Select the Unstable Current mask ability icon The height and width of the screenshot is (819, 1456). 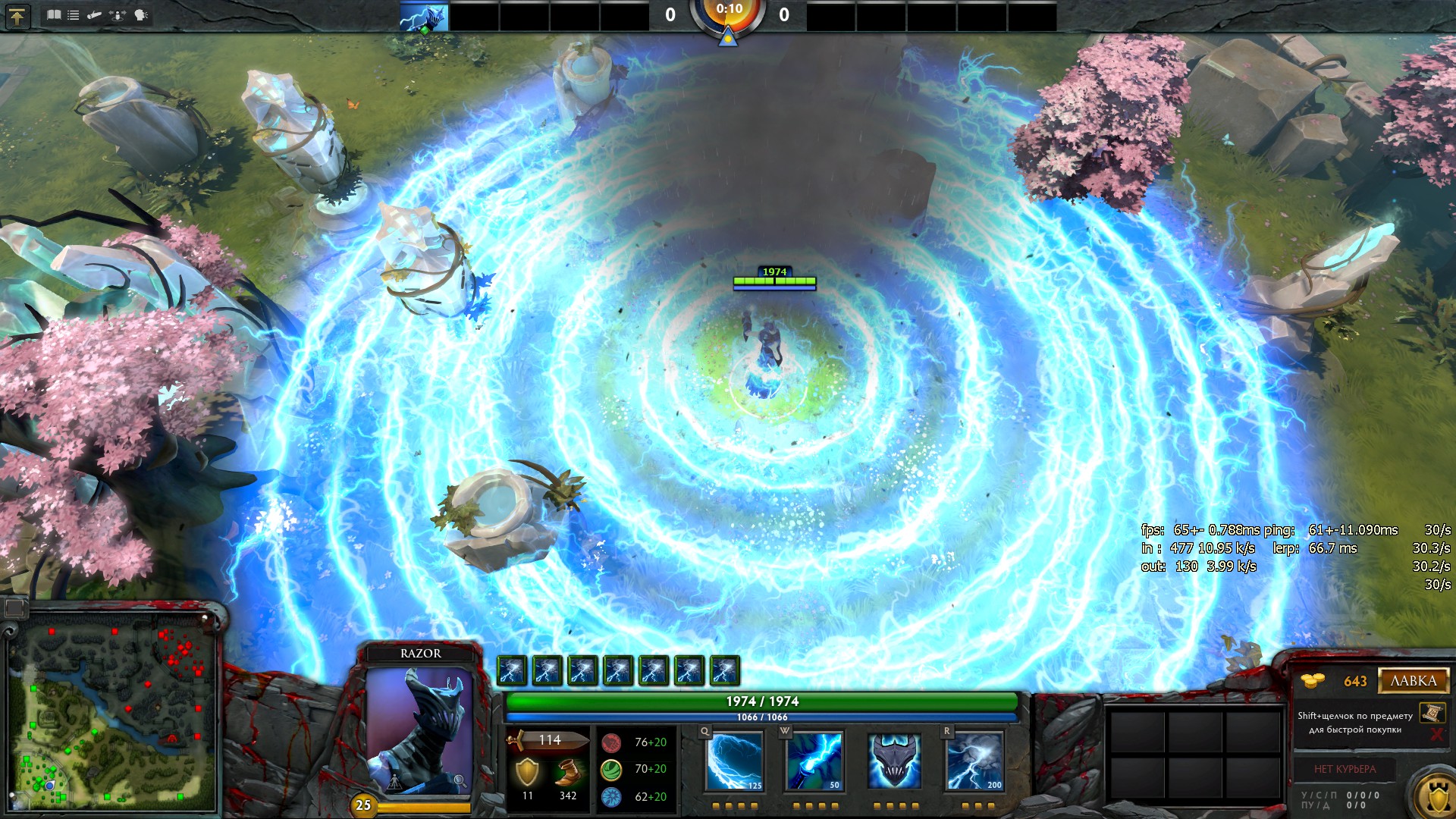tap(894, 761)
